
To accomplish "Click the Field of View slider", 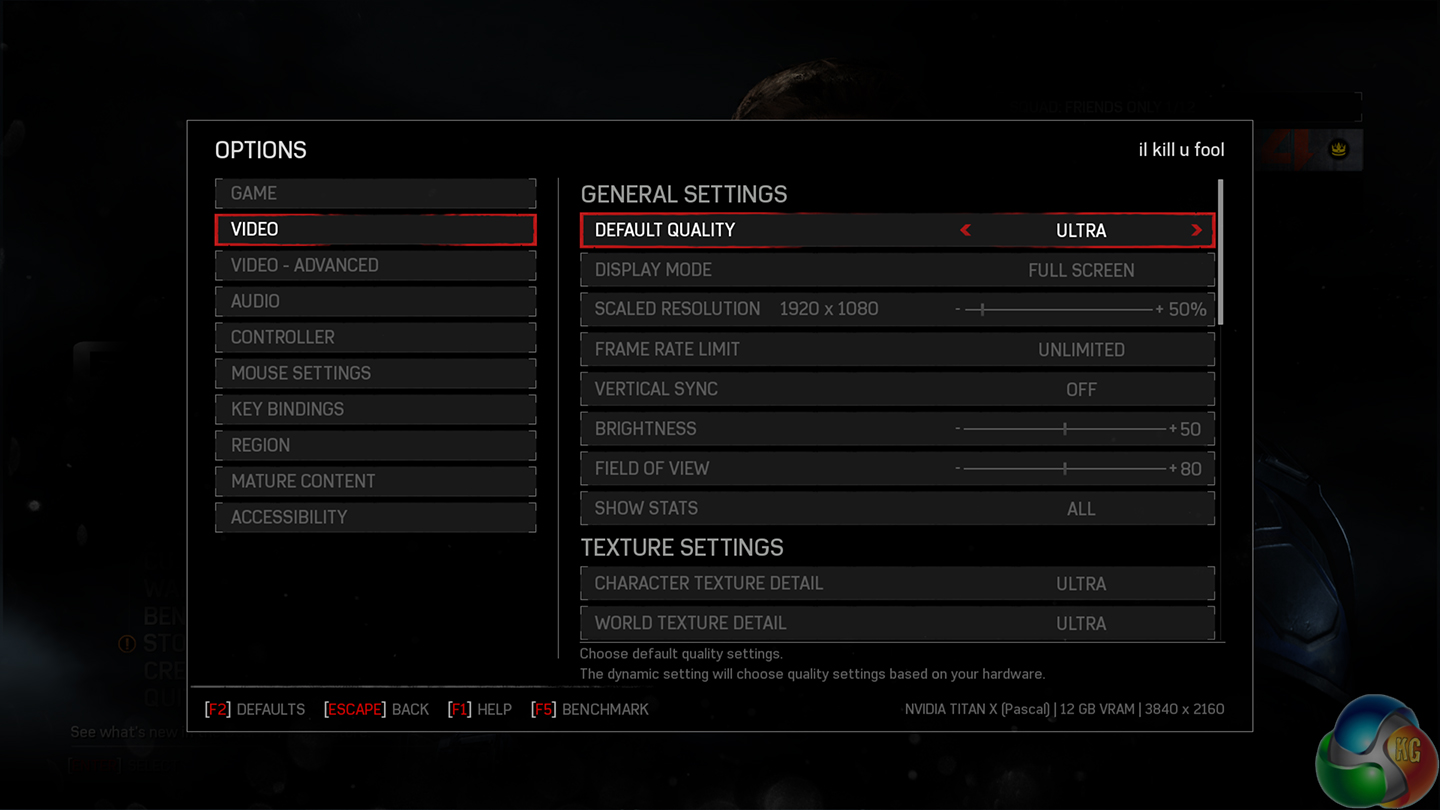I will [1065, 468].
